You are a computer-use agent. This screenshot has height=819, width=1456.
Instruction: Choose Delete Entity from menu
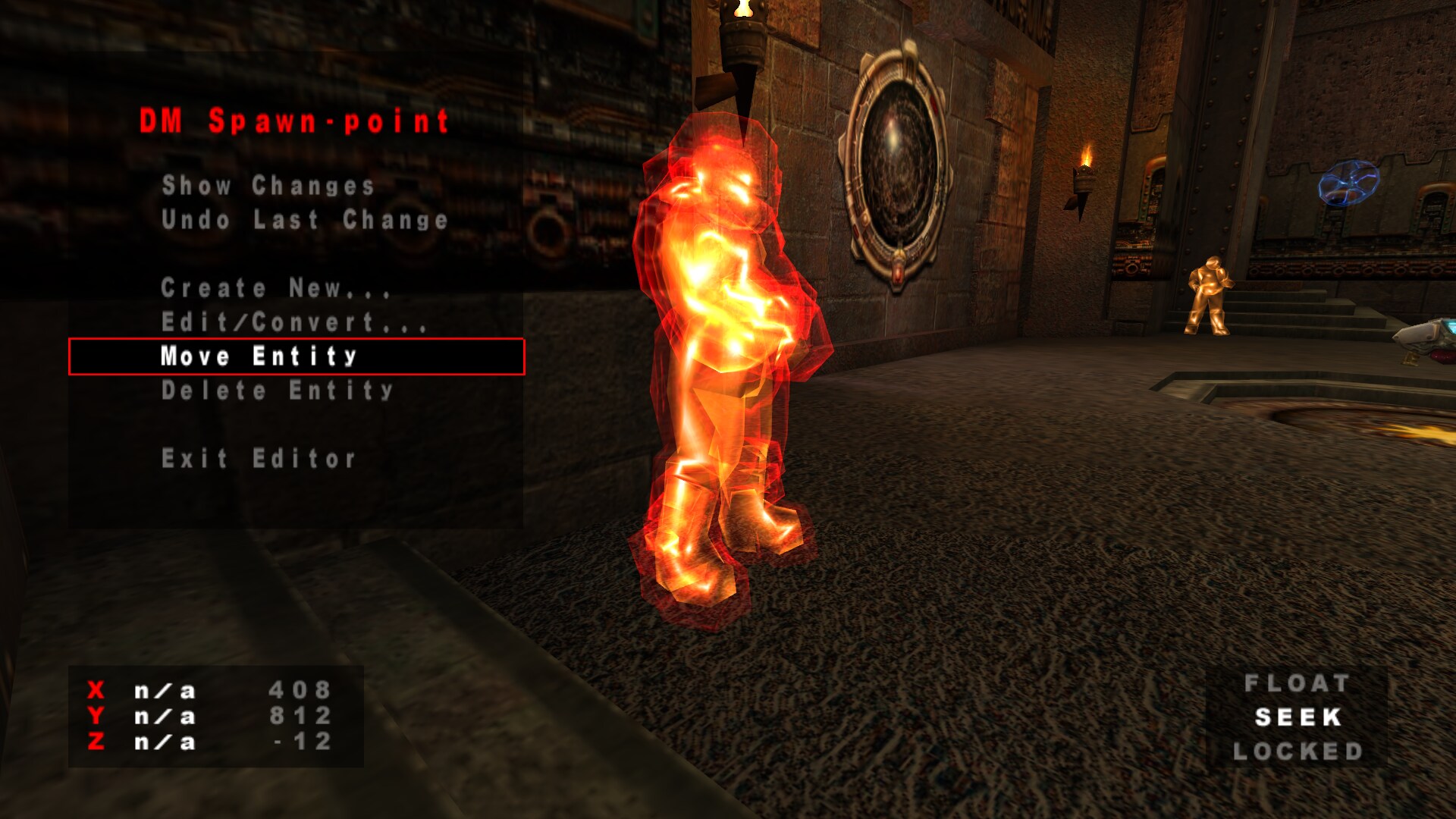point(277,391)
